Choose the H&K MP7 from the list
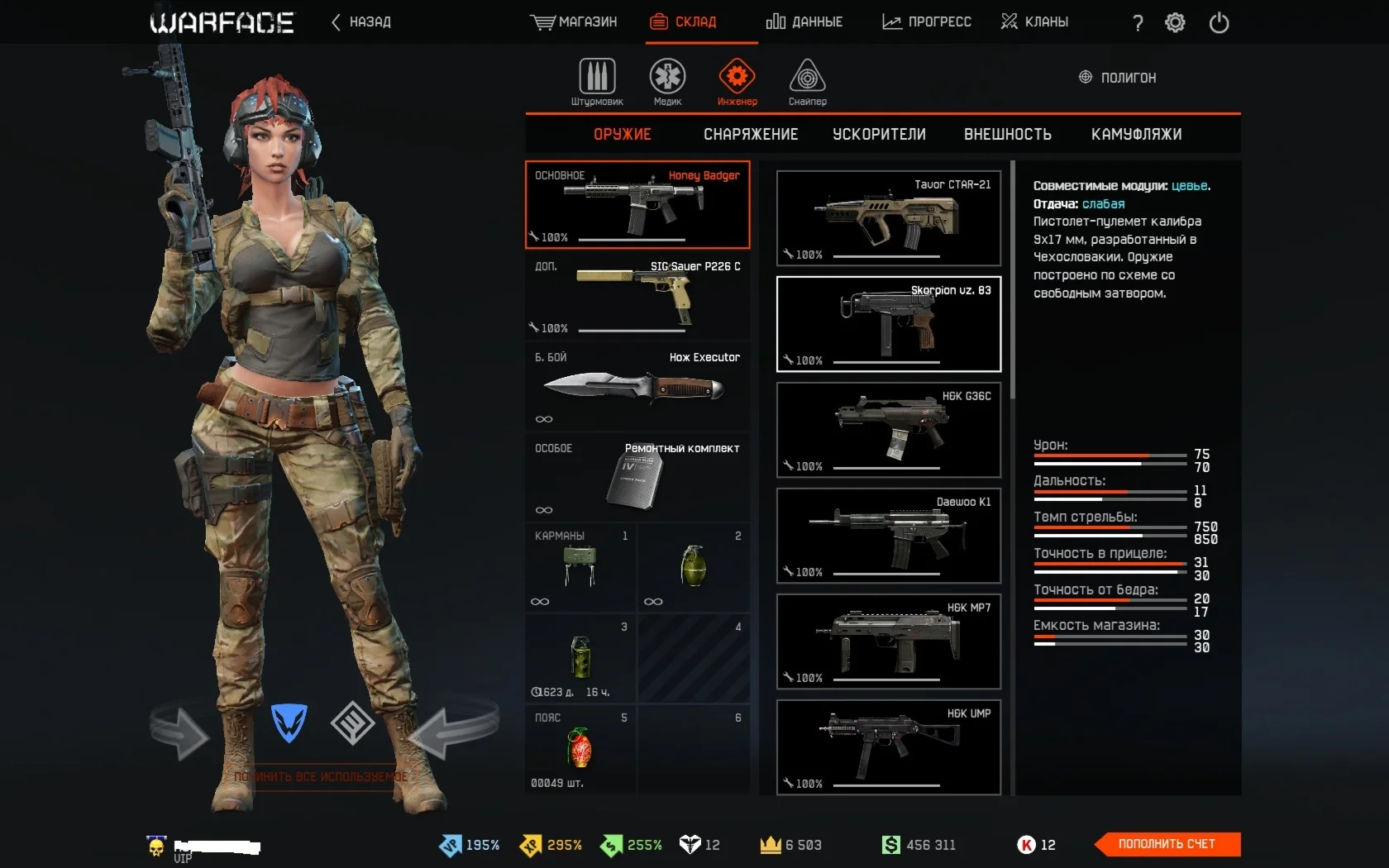 point(889,641)
